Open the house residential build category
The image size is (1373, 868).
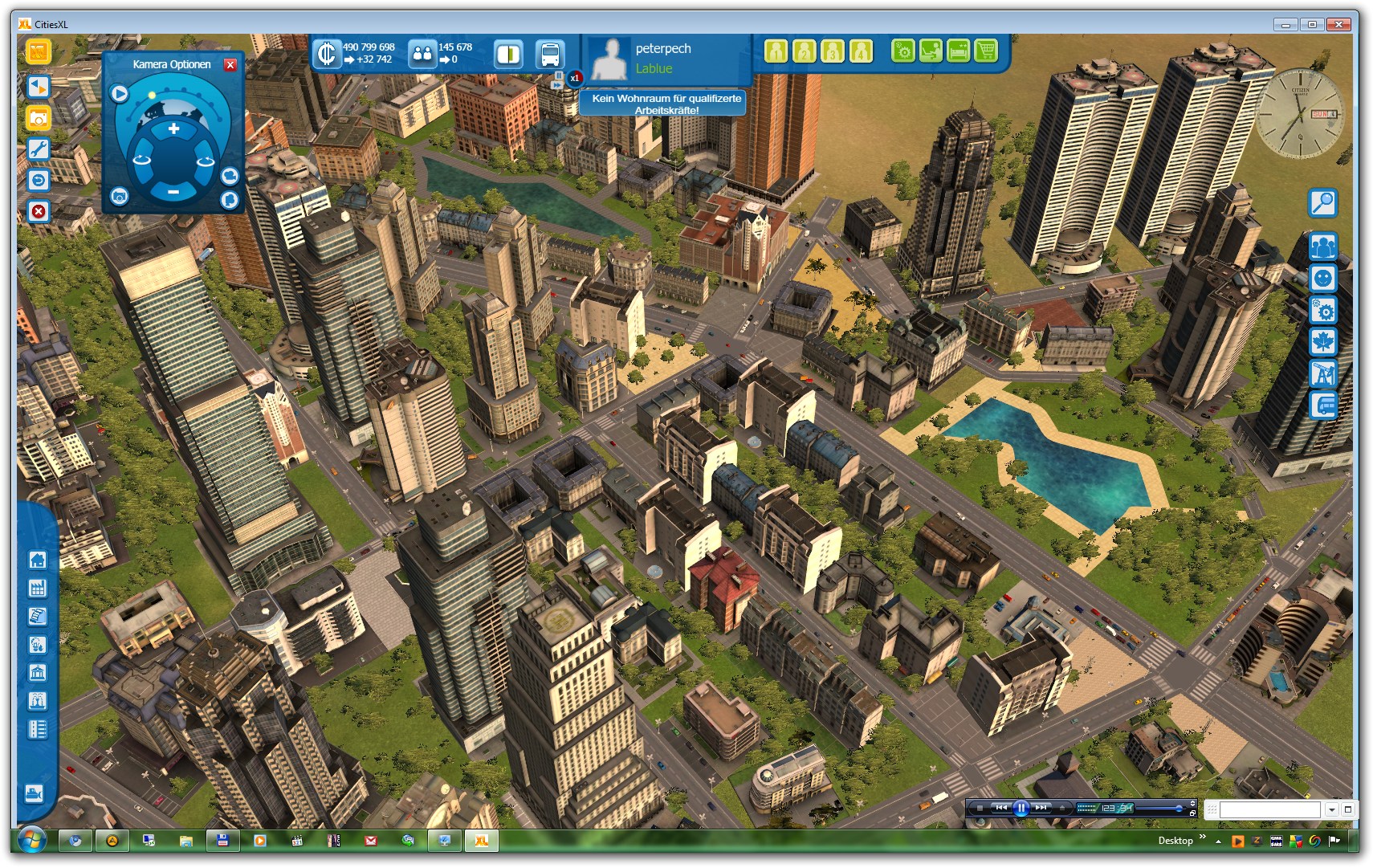(x=38, y=560)
